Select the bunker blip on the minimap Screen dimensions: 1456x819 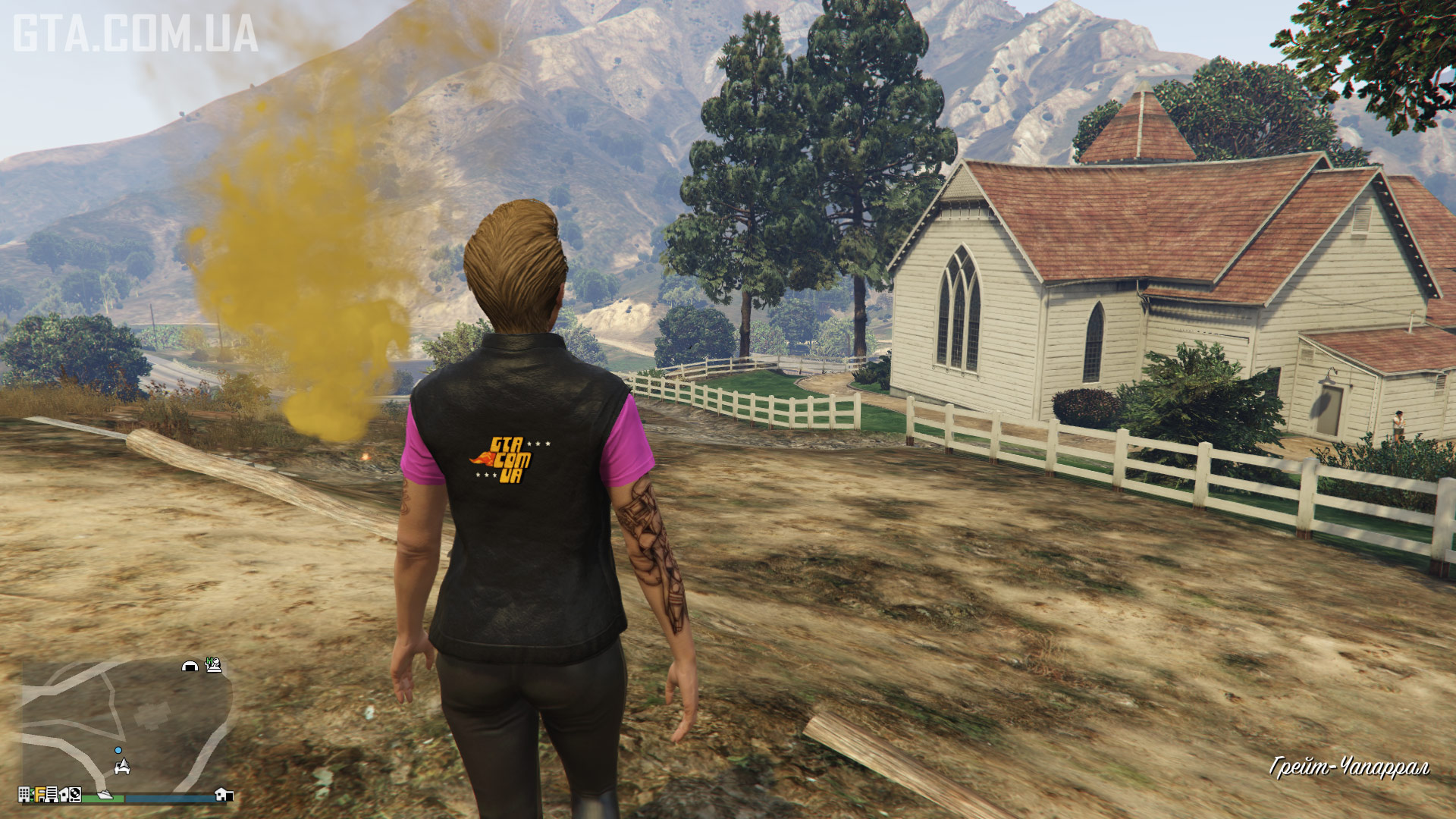click(x=190, y=666)
